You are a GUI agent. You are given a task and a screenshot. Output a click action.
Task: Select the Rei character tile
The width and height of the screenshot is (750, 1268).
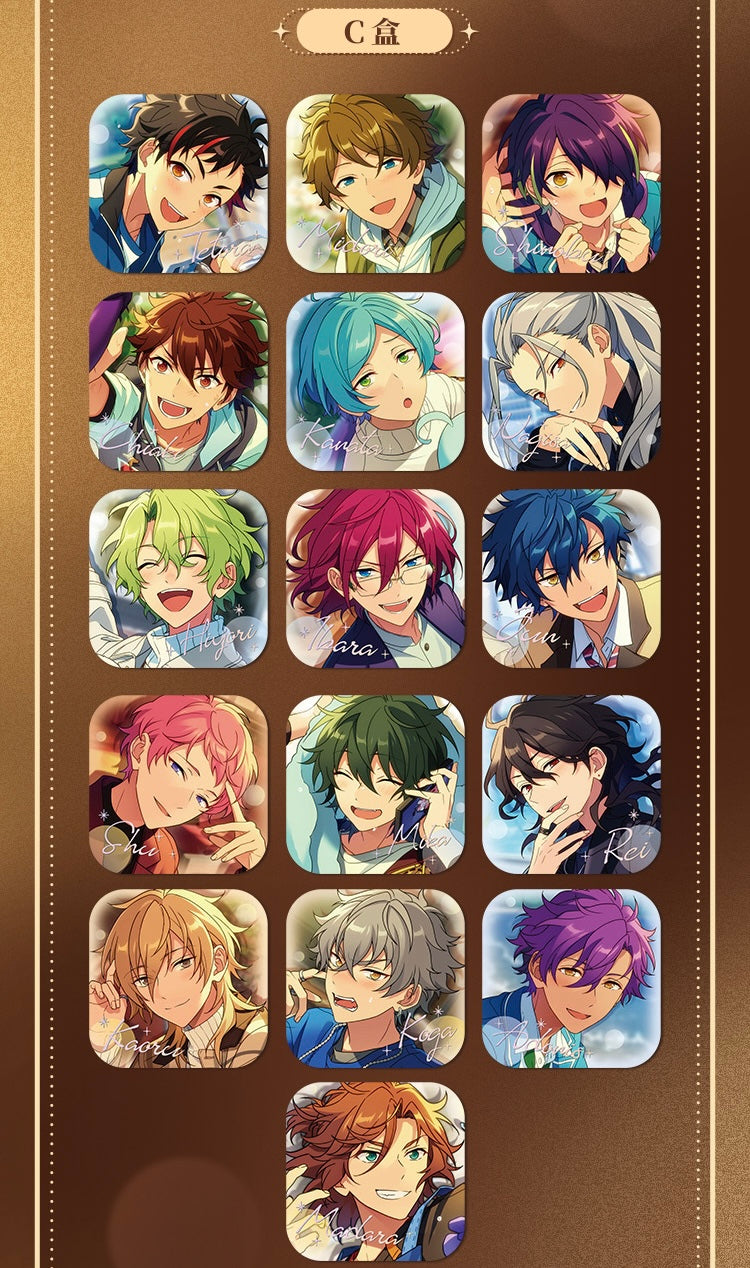click(x=571, y=784)
